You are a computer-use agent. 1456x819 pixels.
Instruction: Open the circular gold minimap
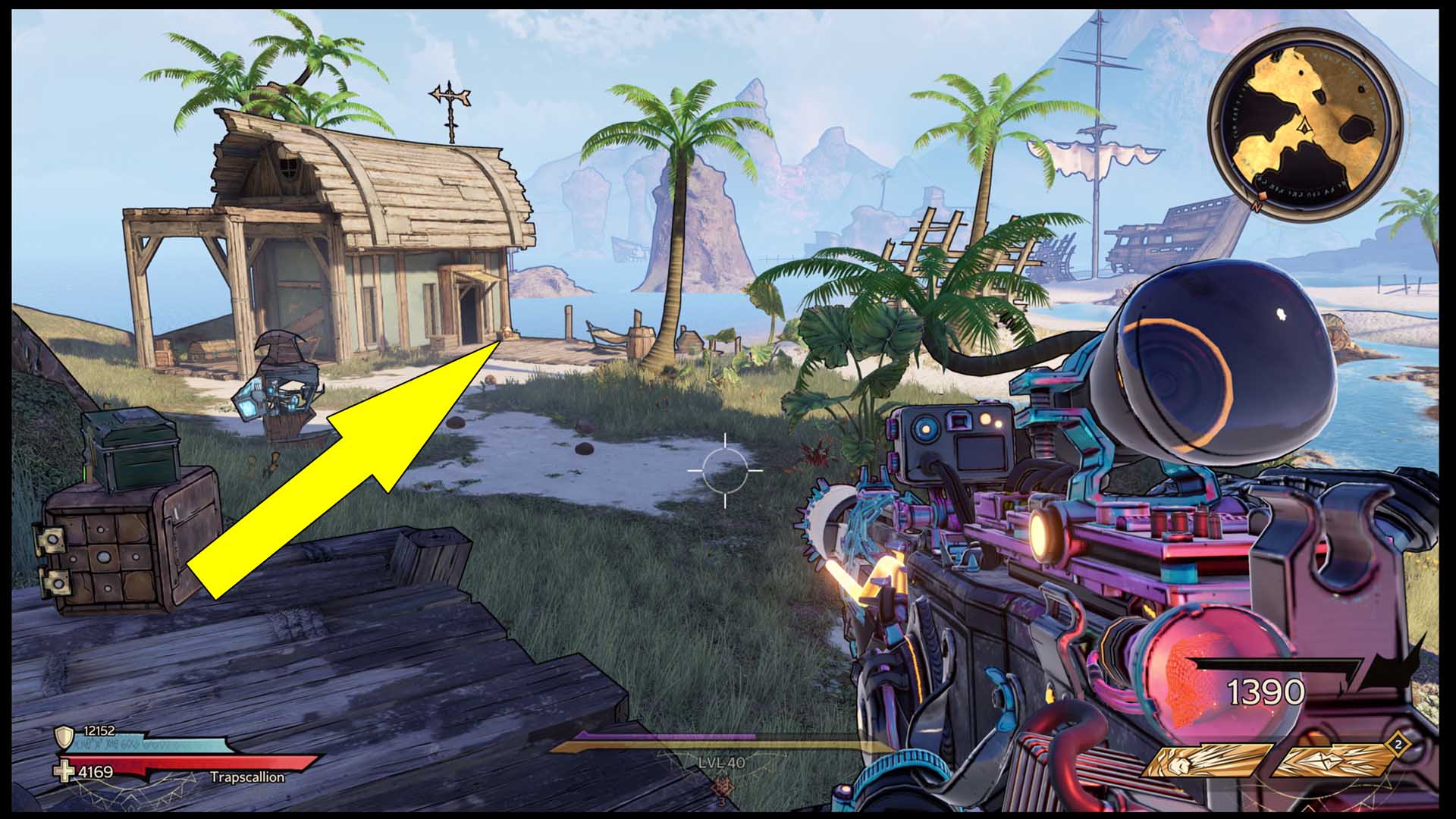pyautogui.click(x=1304, y=125)
